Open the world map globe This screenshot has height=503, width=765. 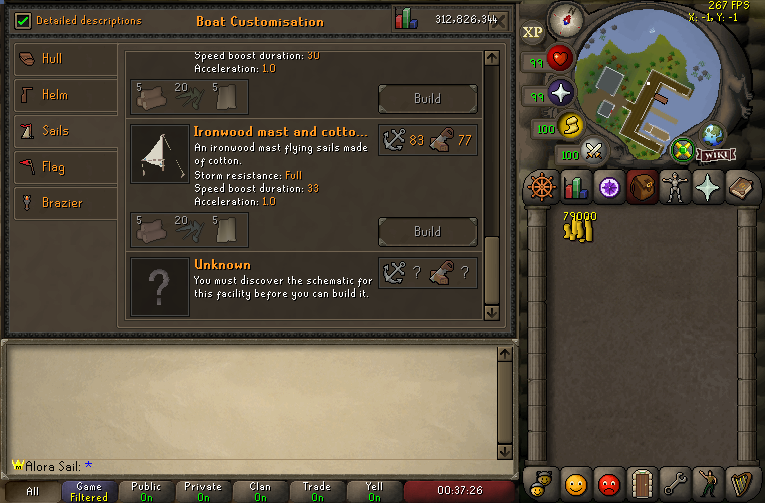tap(713, 135)
